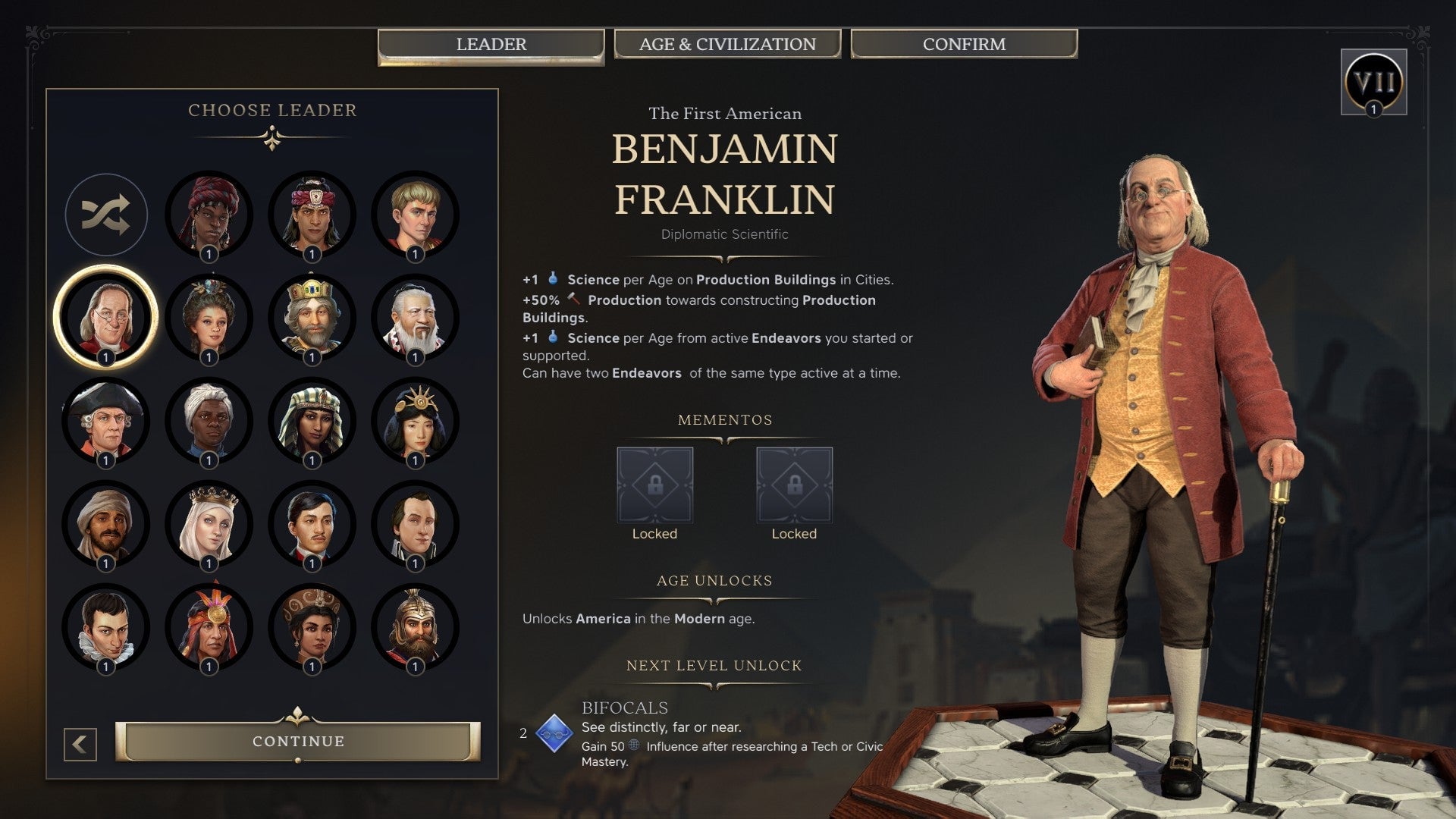Click the second Locked memento slot

click(x=793, y=485)
